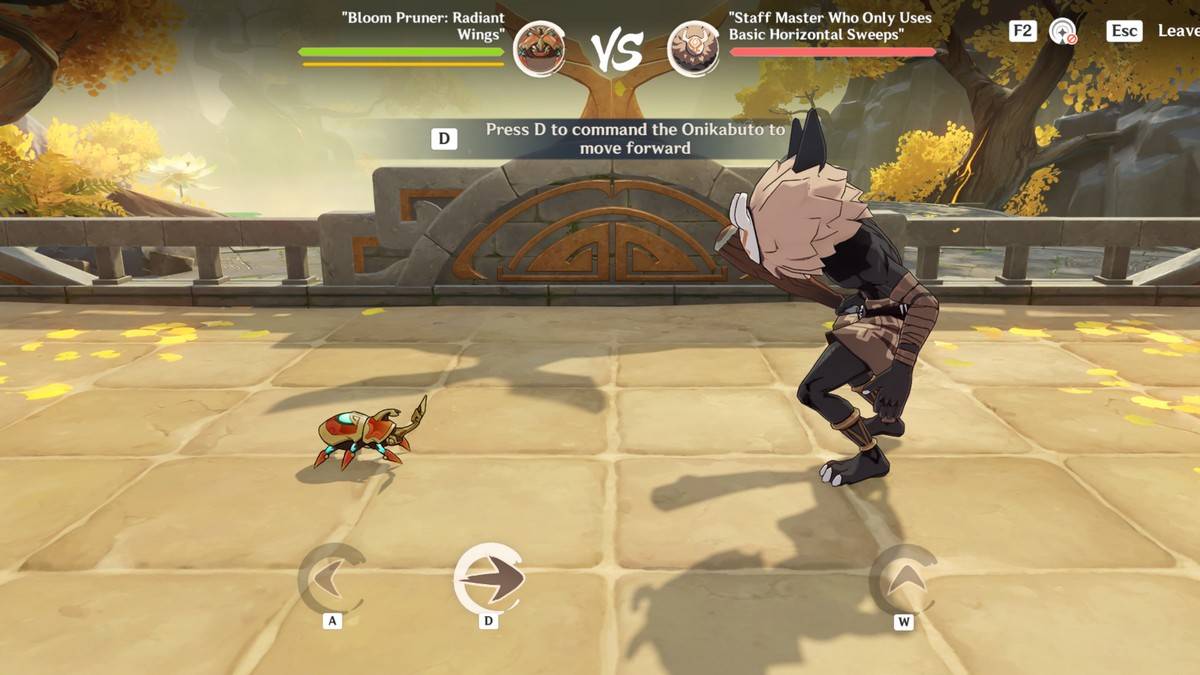The height and width of the screenshot is (675, 1200).
Task: Activate the upward arrow jump button
Action: pos(903,578)
